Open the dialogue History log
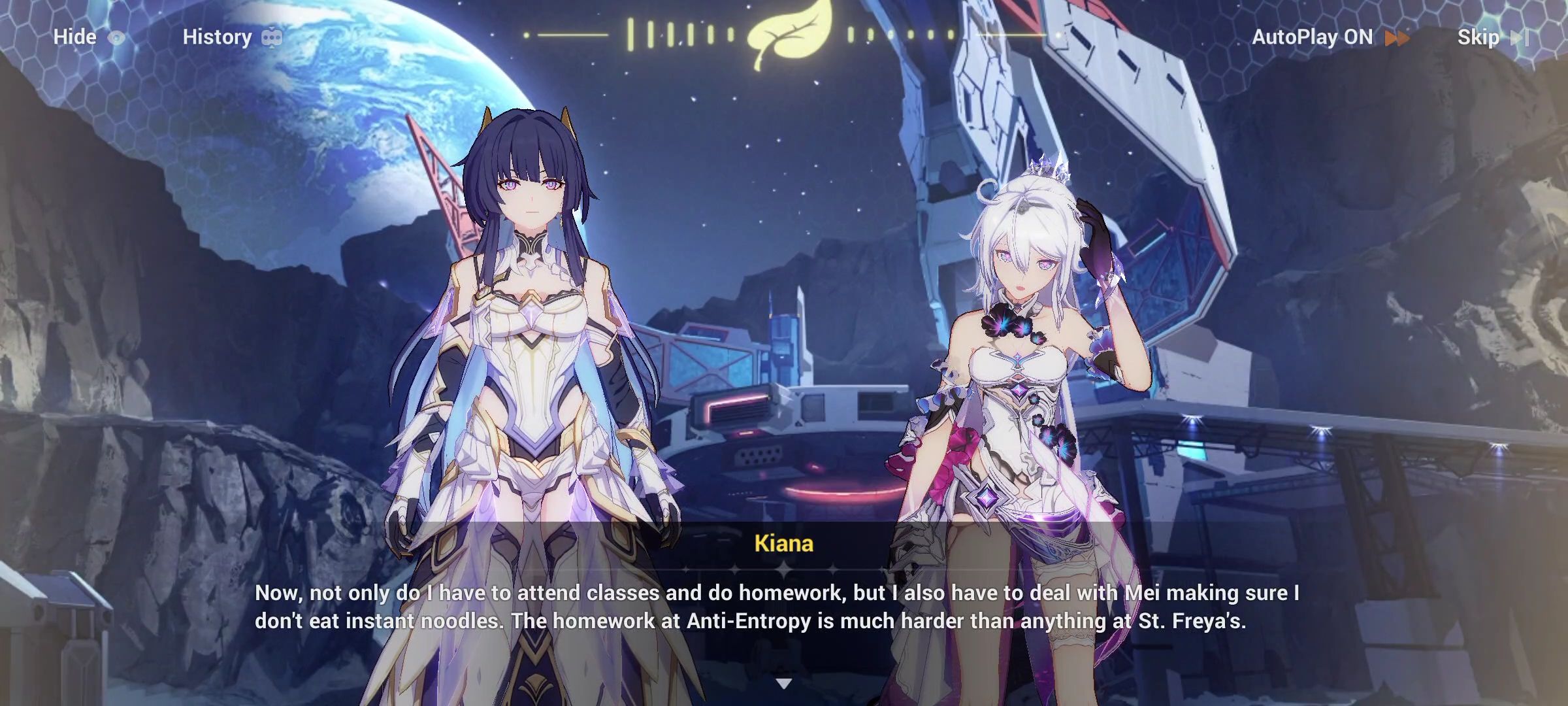This screenshot has height=706, width=1568. tap(231, 37)
